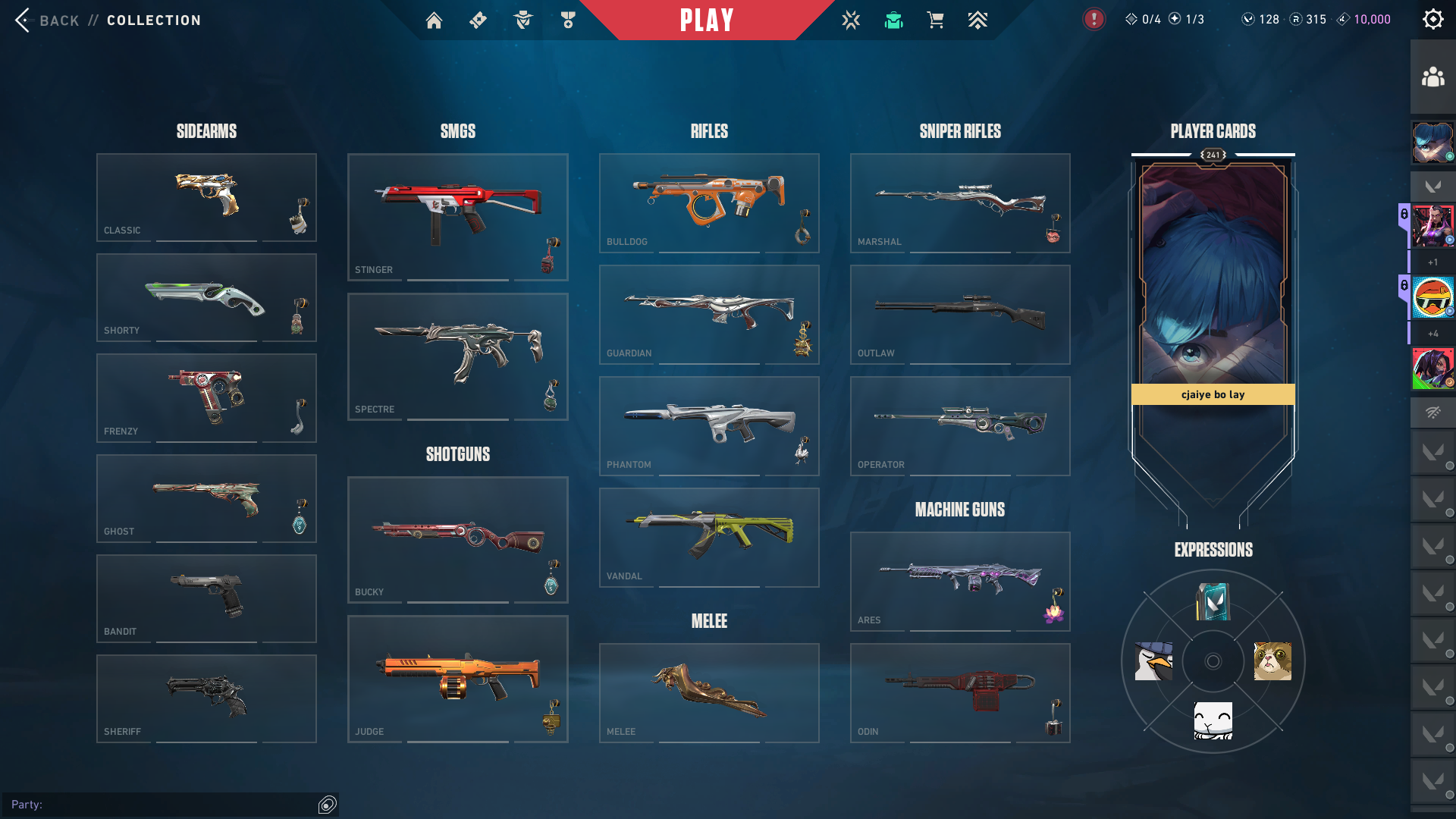Open the Odin machine gun slot
1456x819 pixels.
coord(960,692)
